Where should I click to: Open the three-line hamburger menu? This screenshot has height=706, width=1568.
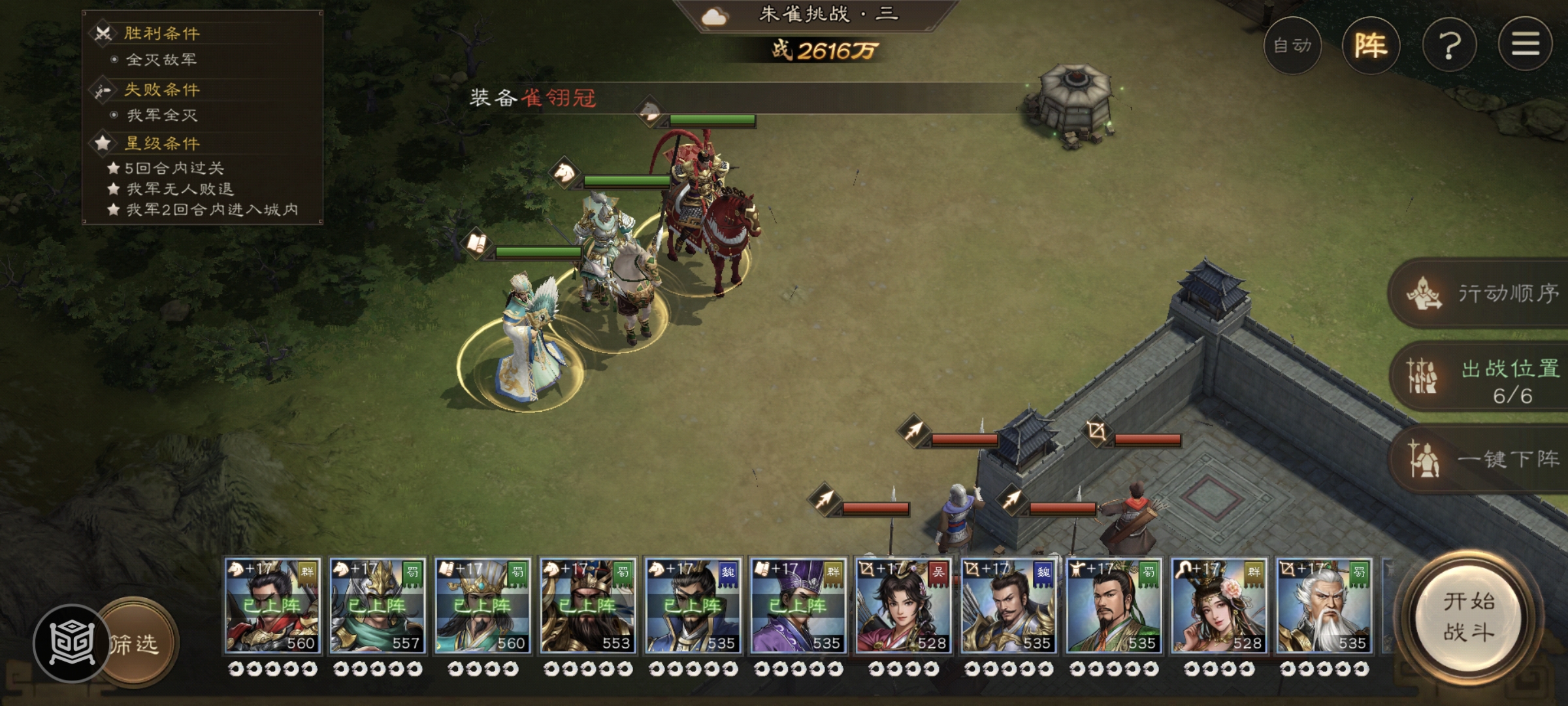click(x=1525, y=44)
